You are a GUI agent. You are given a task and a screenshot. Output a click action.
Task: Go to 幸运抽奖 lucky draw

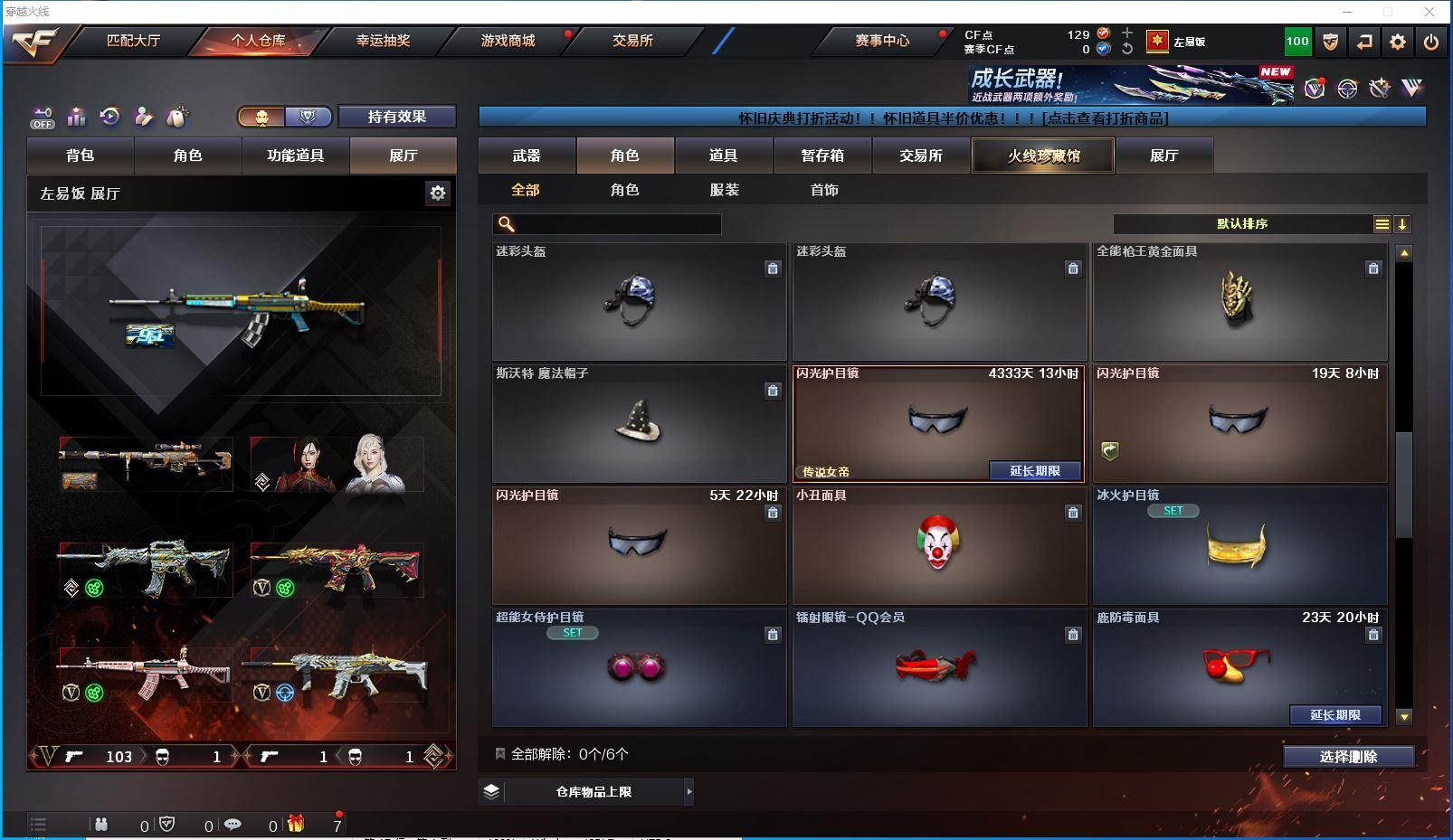(383, 41)
